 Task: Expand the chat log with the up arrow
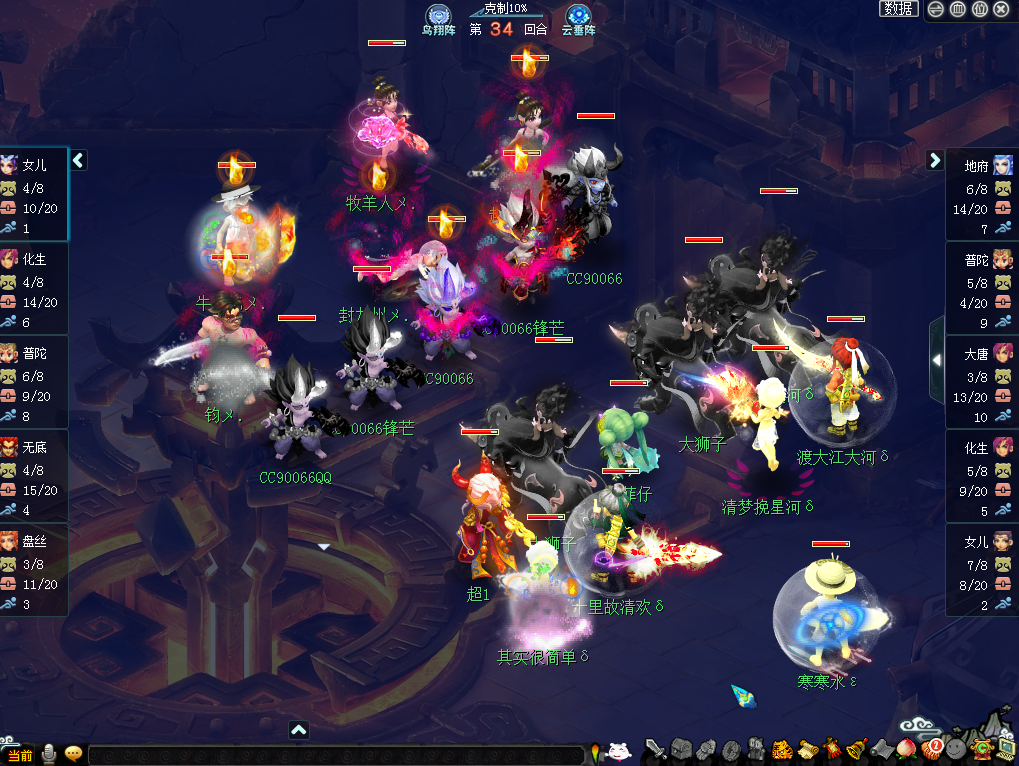point(298,730)
